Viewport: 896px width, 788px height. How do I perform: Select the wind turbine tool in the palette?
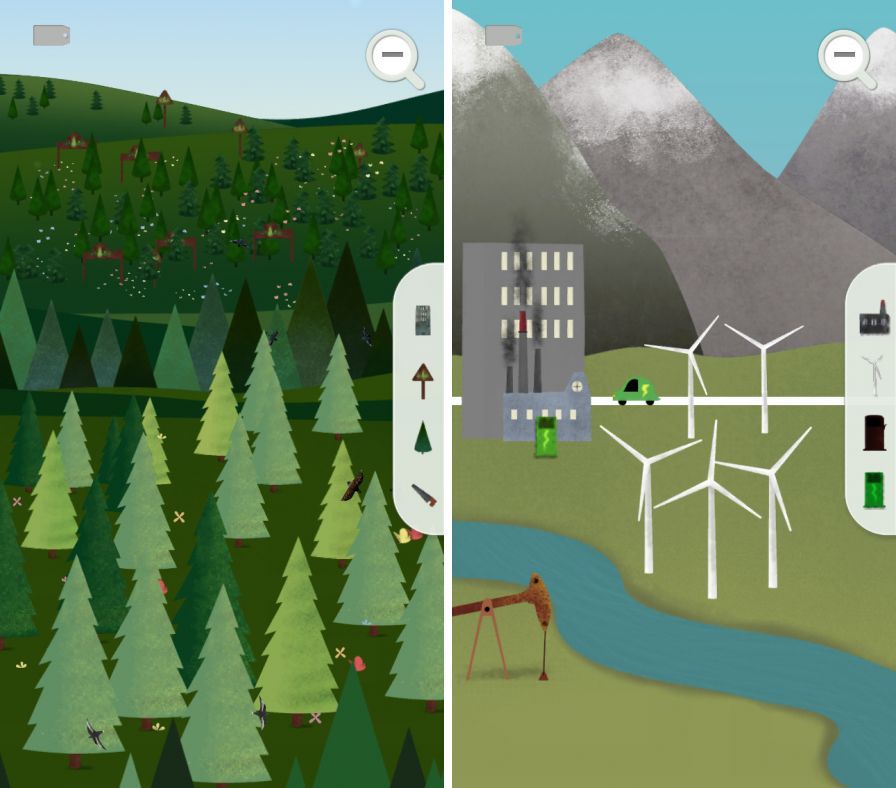click(x=874, y=376)
